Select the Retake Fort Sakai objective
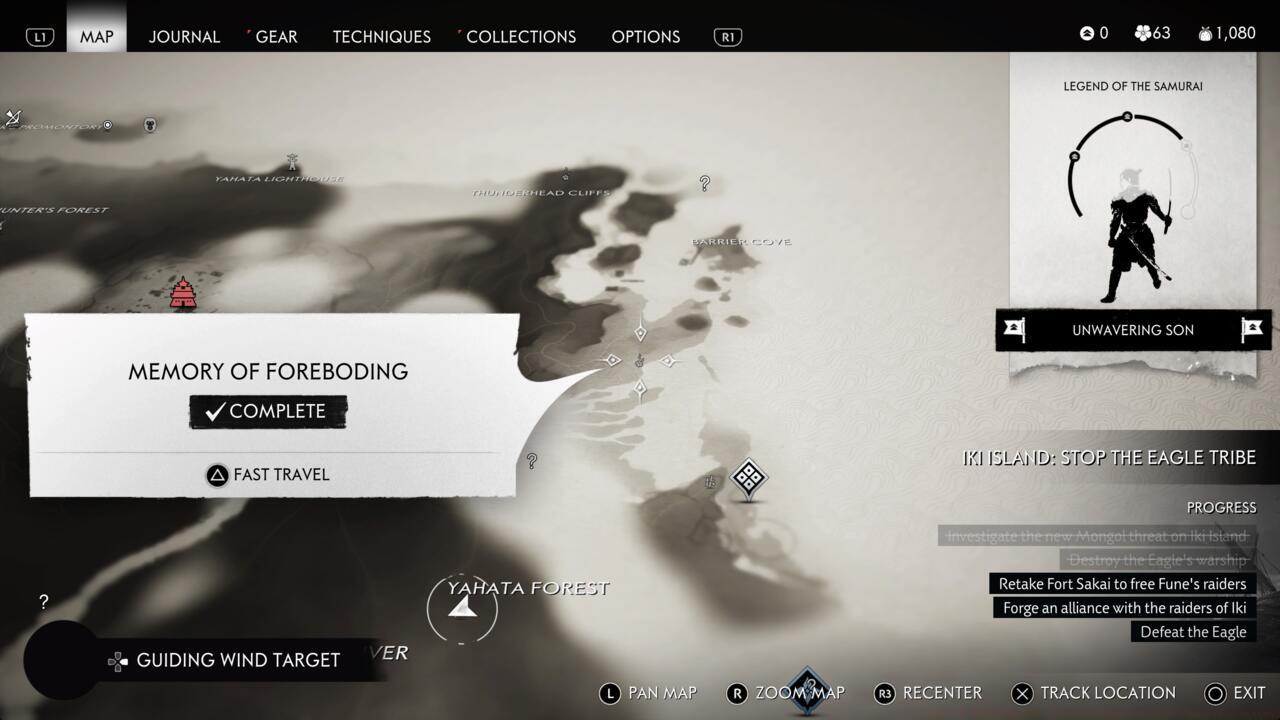Image resolution: width=1280 pixels, height=720 pixels. pos(1122,584)
